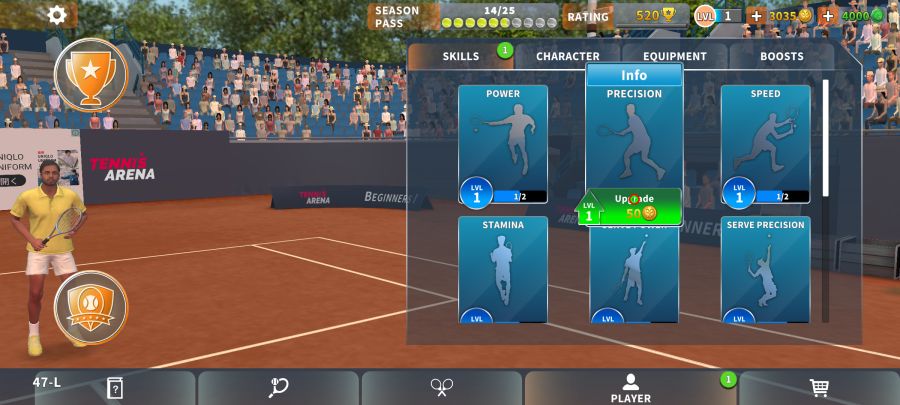Add more gold coins with plus button
900x405 pixels.
756,16
